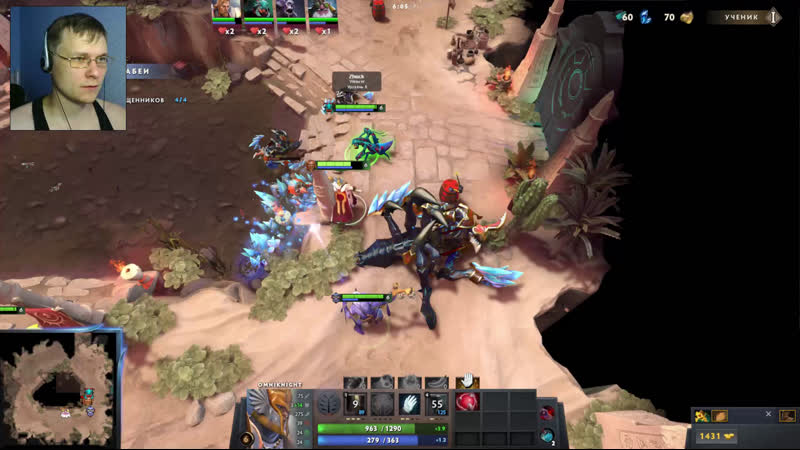The image size is (800, 450).
Task: Use the red orb item in inventory
Action: coord(468,402)
